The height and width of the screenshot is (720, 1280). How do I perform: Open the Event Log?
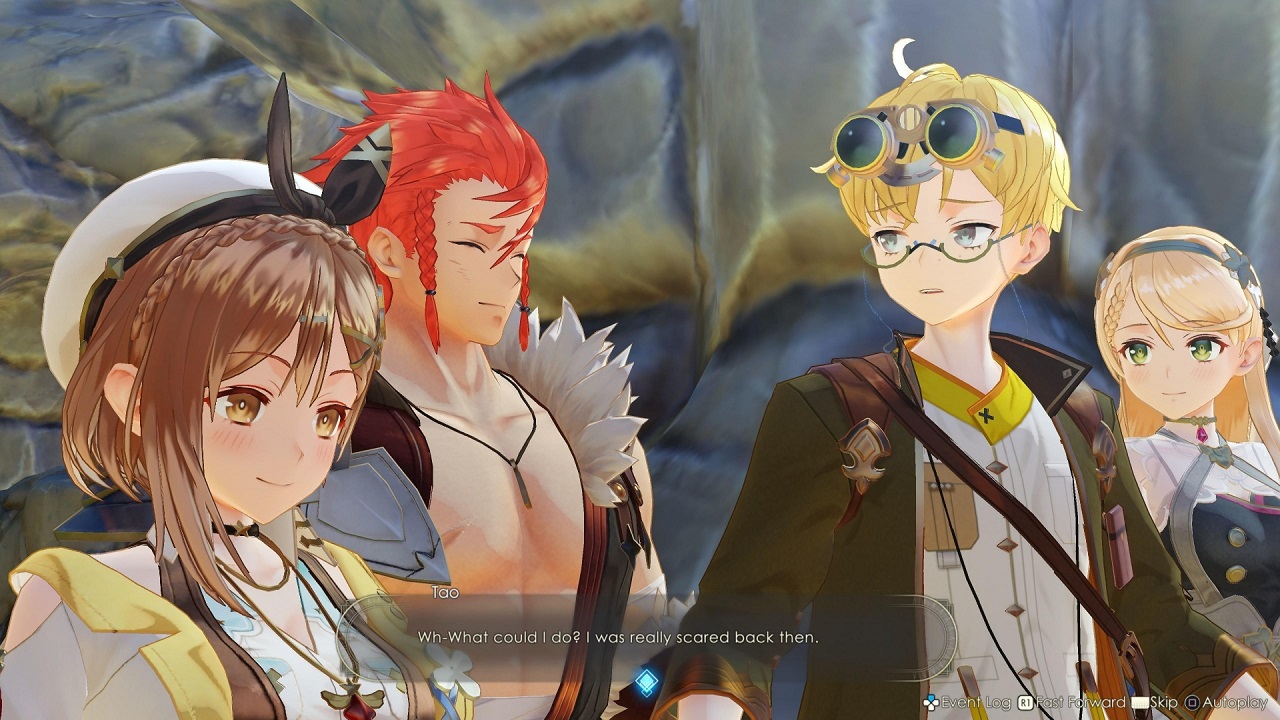click(x=966, y=702)
